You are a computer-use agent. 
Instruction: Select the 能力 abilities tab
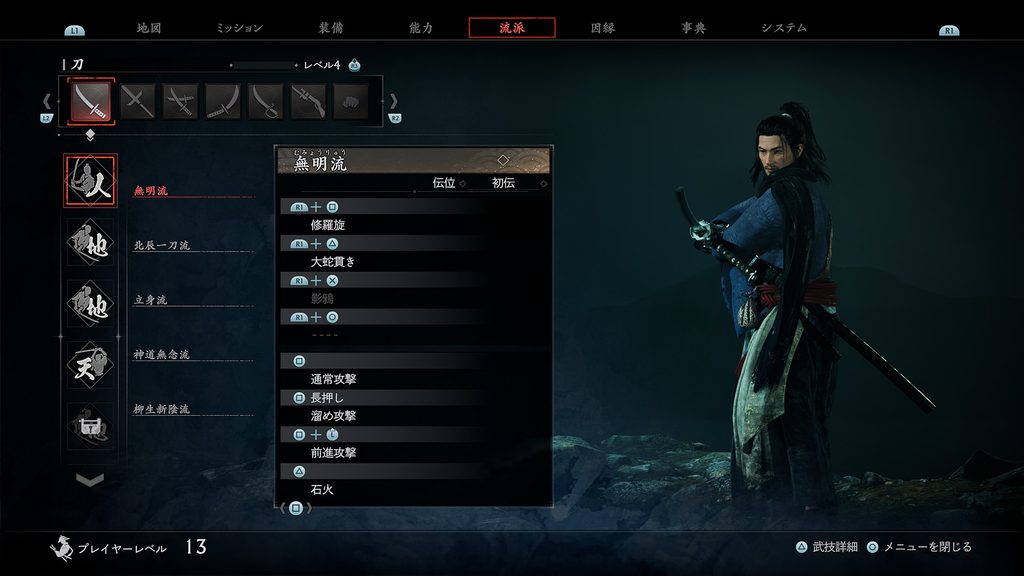421,28
